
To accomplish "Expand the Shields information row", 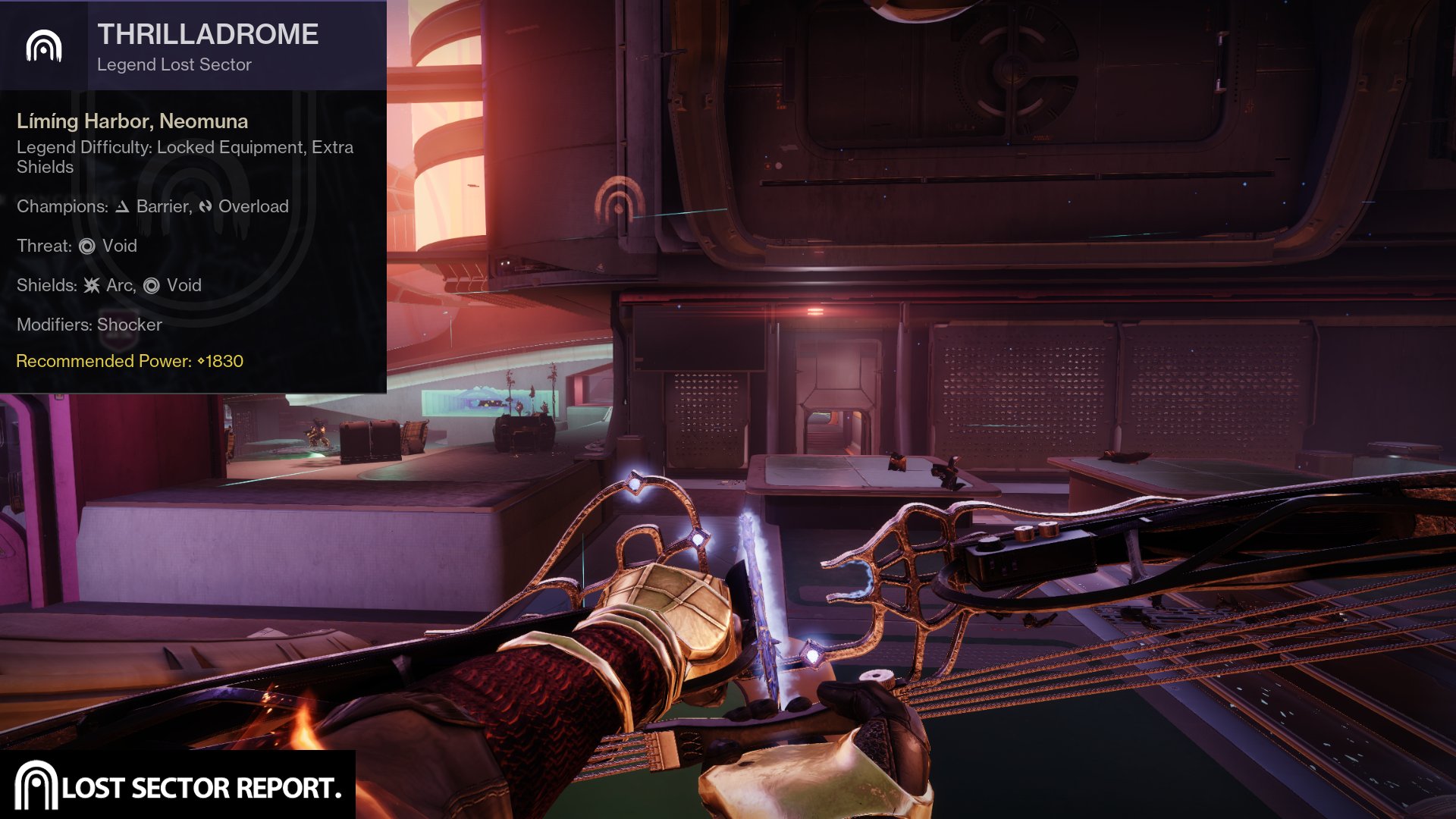I will point(108,285).
